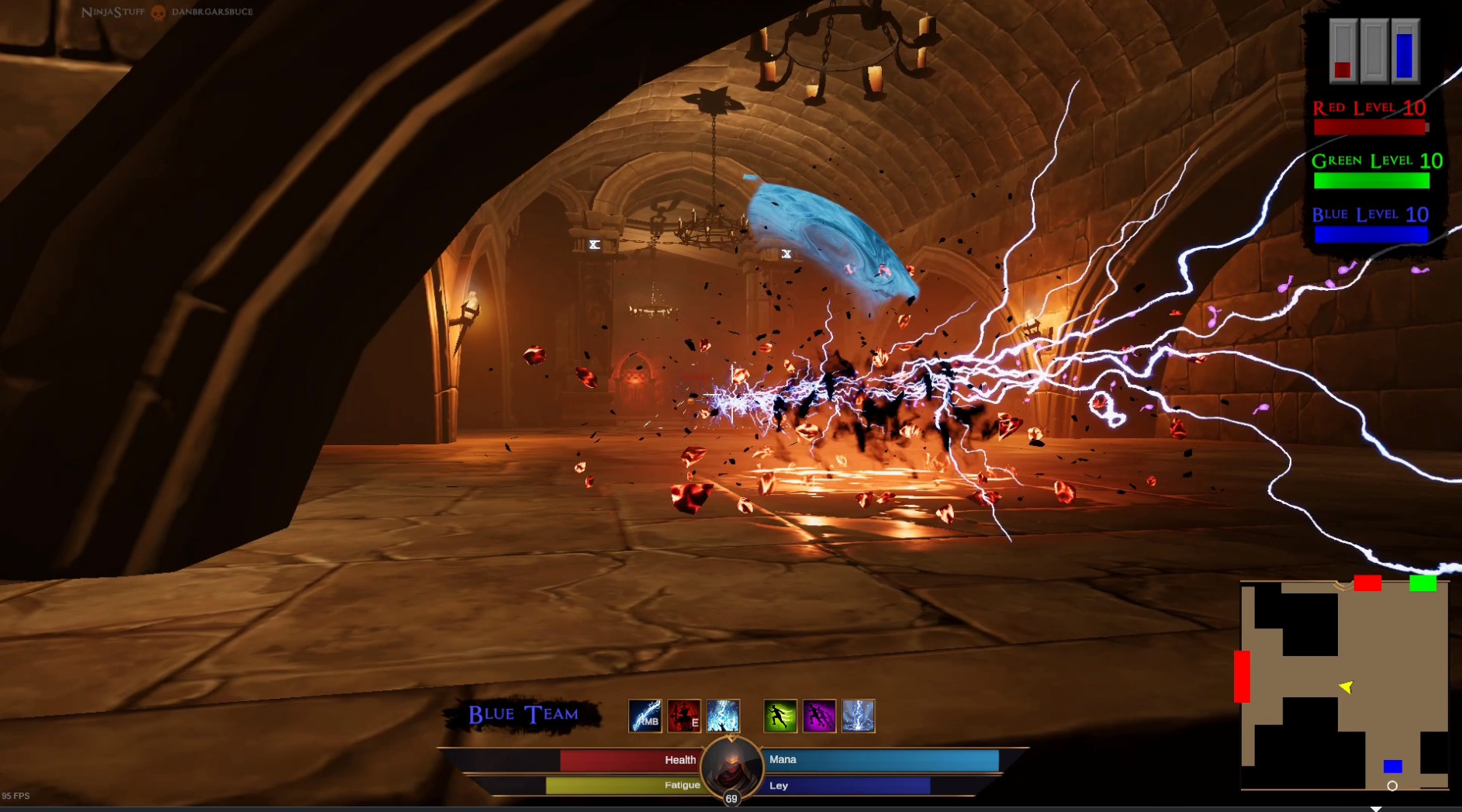Viewport: 1462px width, 812px height.
Task: Select the blue lightning storm ability icon
Action: tap(722, 715)
